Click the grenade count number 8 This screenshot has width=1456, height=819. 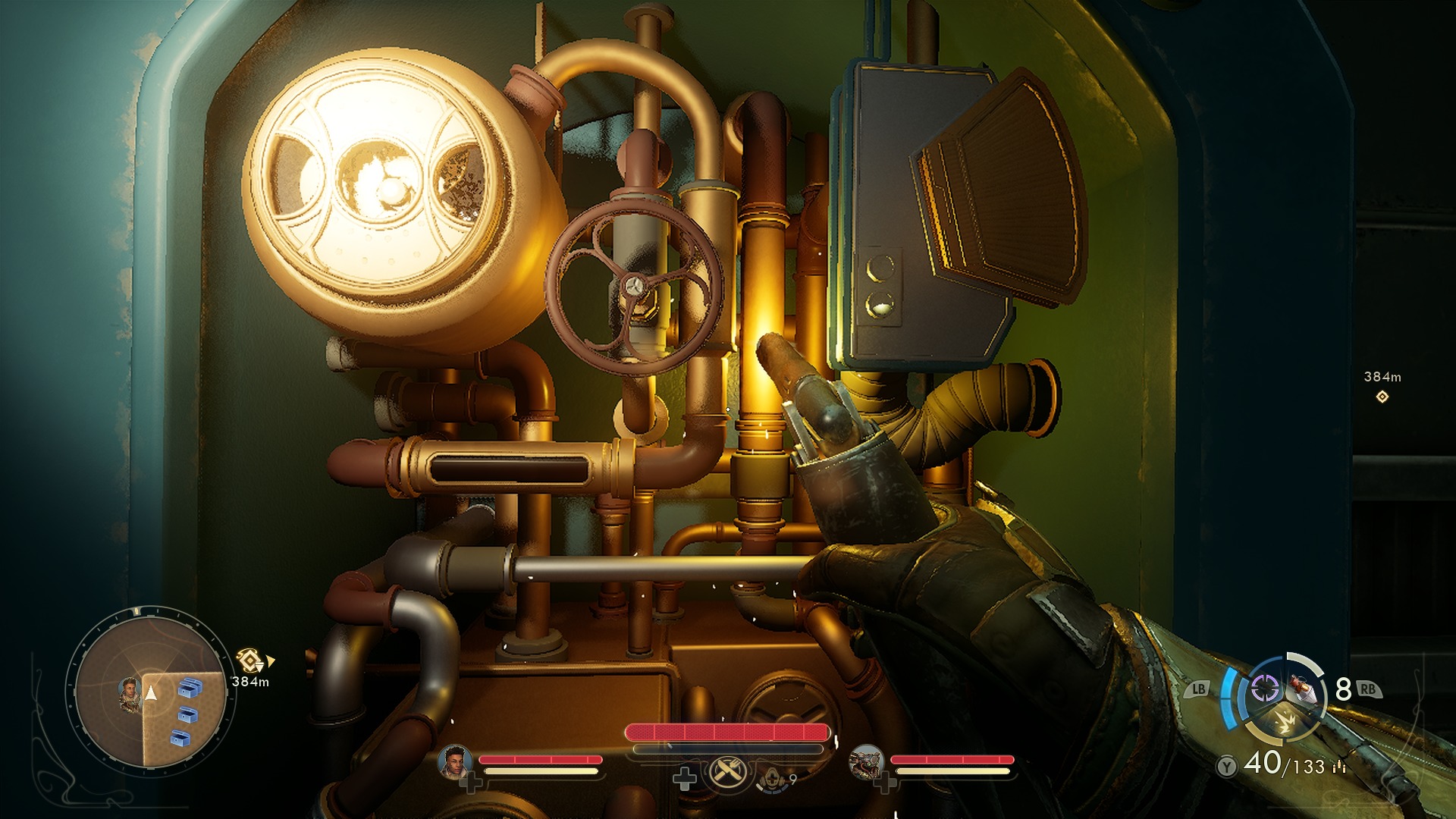(x=1343, y=689)
